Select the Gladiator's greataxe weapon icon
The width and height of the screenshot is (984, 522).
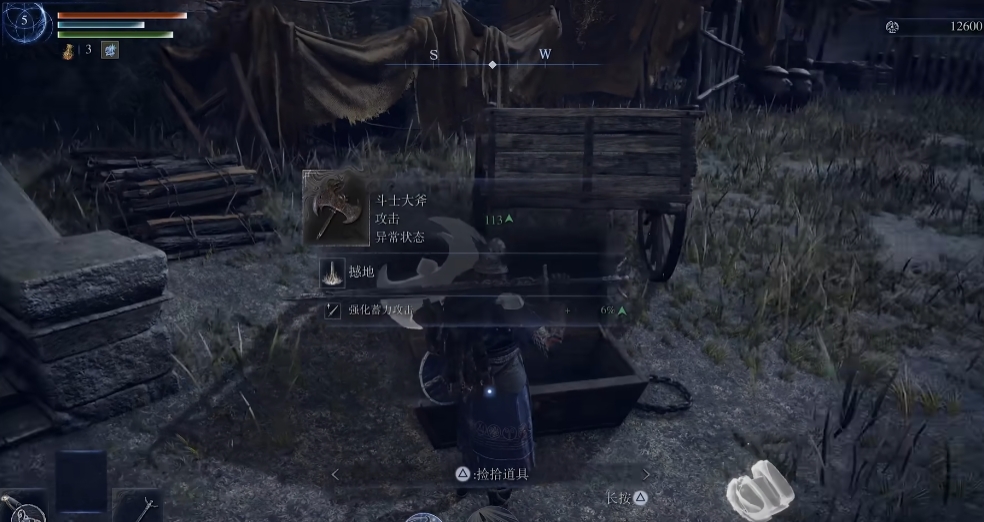pos(335,208)
